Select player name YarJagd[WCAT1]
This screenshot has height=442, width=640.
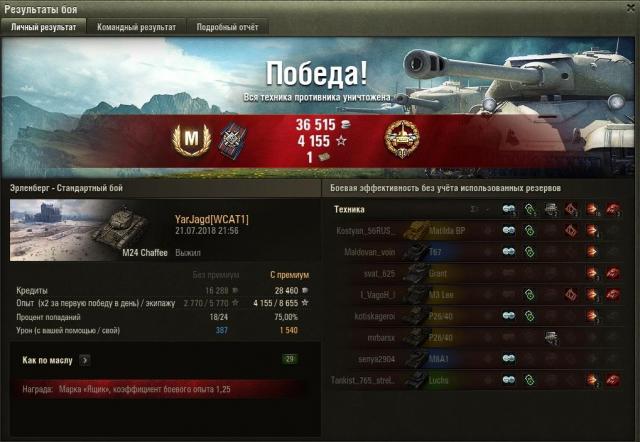point(212,218)
